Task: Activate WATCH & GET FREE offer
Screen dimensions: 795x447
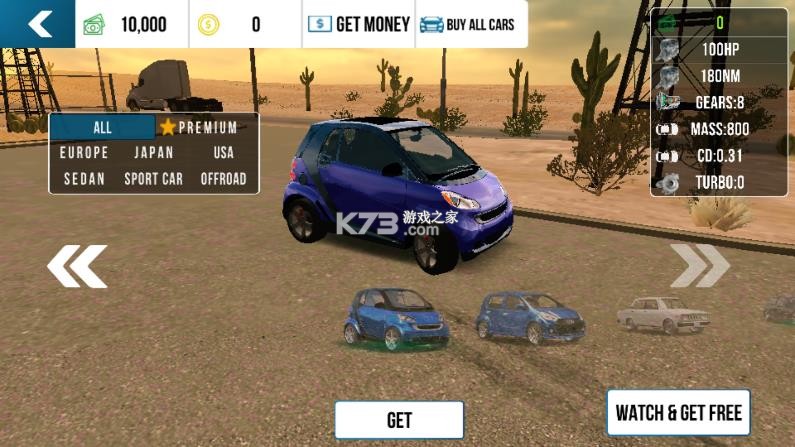Action: (x=678, y=412)
